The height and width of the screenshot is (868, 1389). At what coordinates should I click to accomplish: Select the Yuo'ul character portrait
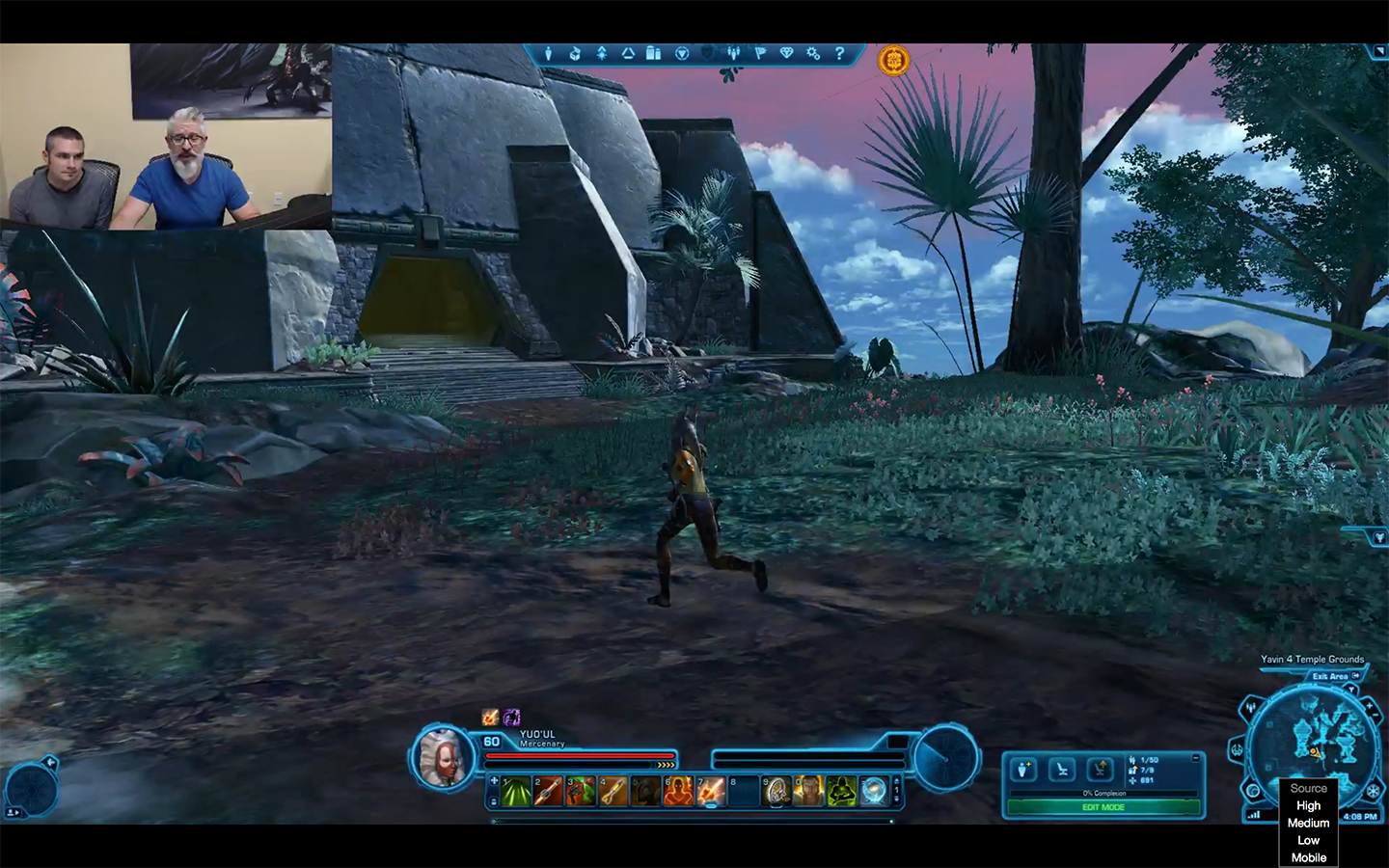(443, 757)
